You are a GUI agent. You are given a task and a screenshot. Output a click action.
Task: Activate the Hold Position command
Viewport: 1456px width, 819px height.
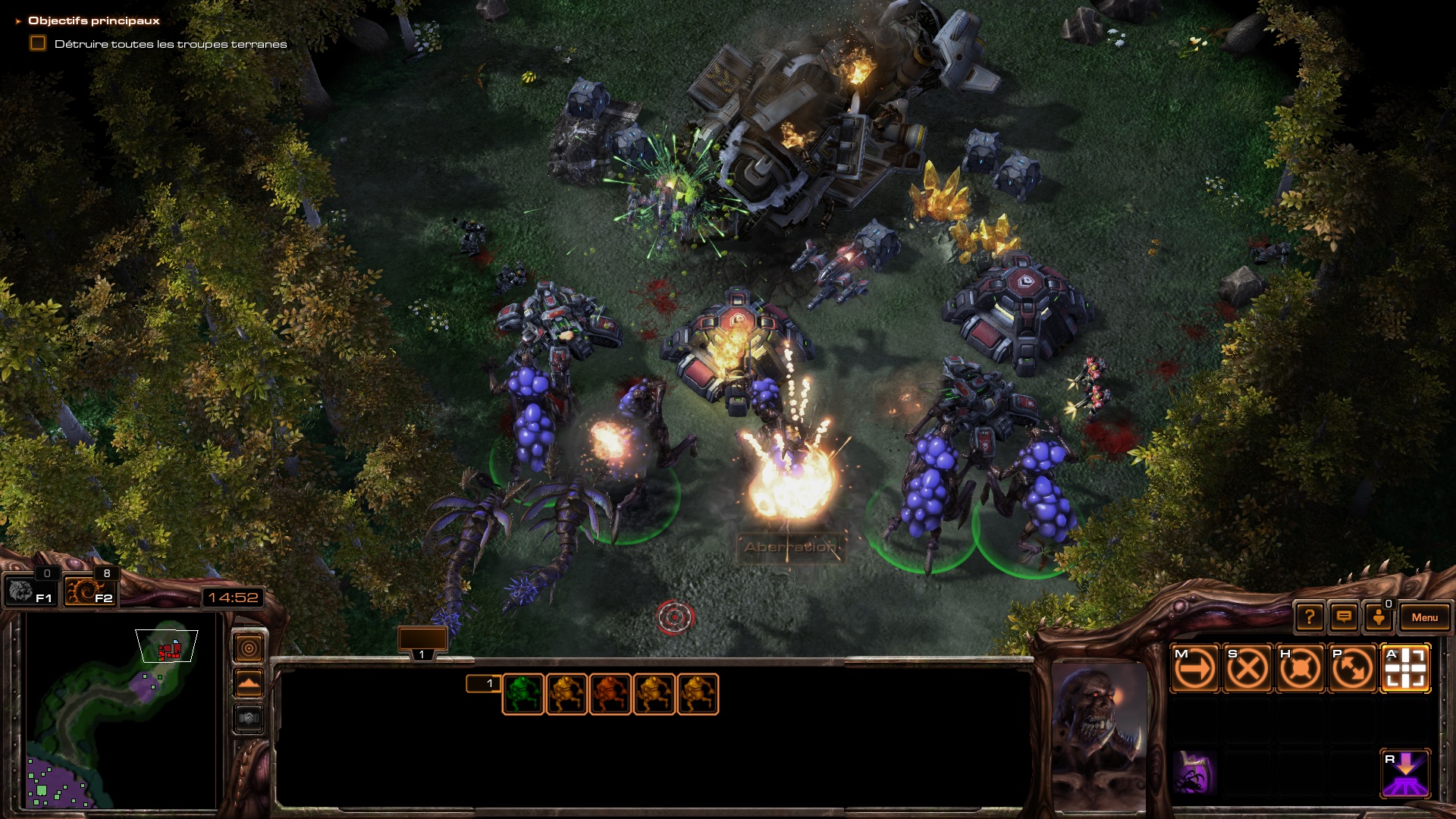[1300, 669]
